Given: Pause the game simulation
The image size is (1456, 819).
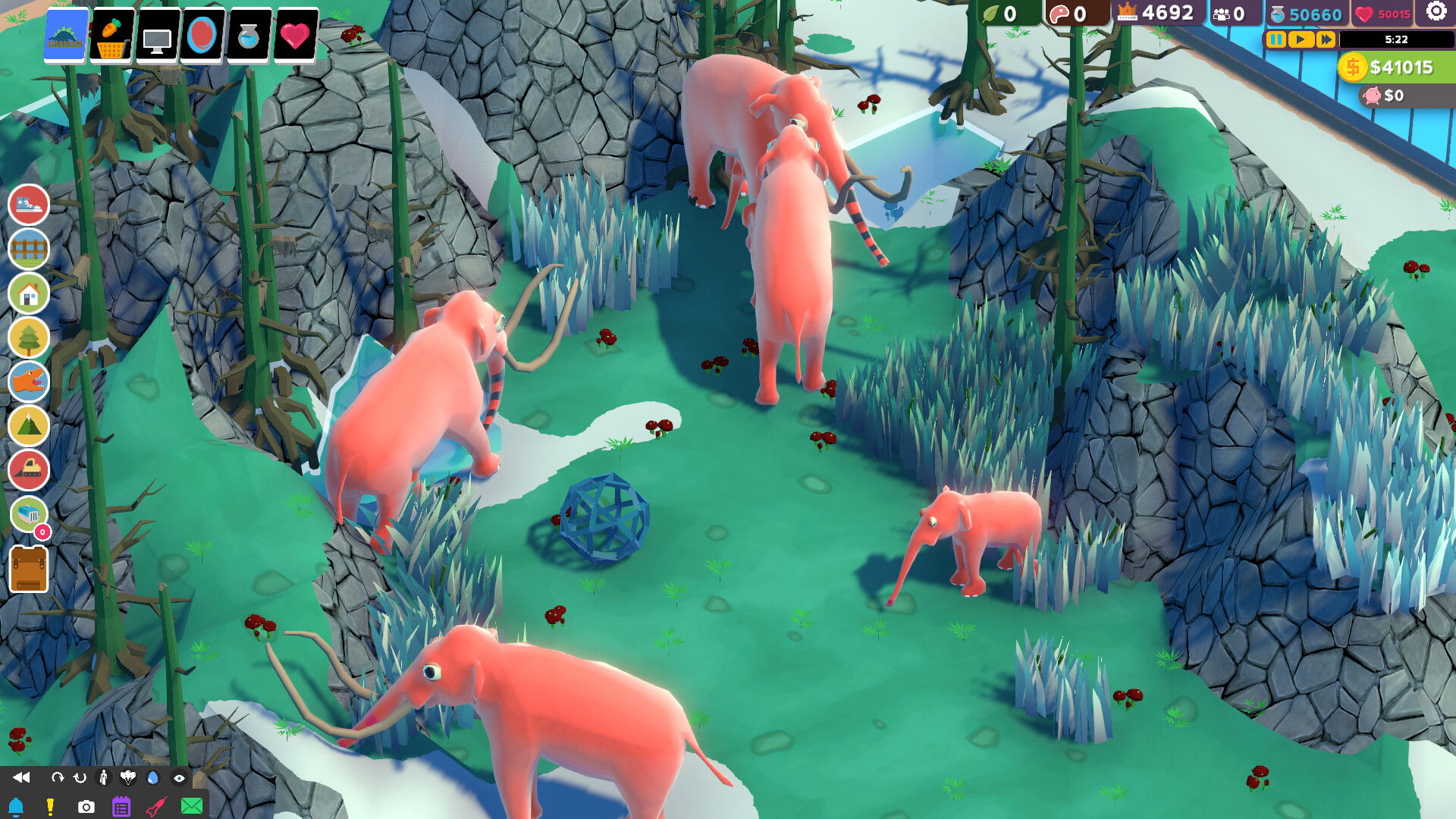Looking at the screenshot, I should pyautogui.click(x=1276, y=41).
